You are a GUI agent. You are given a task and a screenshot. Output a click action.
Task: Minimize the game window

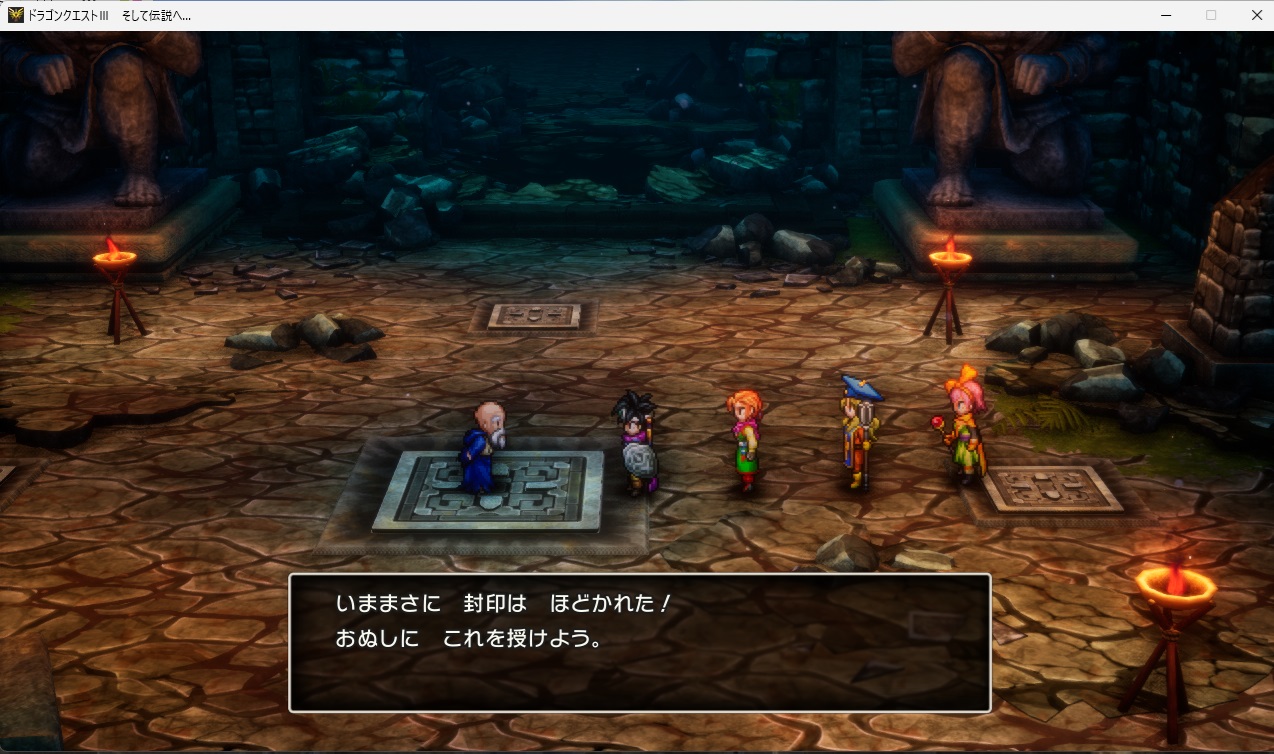[1166, 15]
